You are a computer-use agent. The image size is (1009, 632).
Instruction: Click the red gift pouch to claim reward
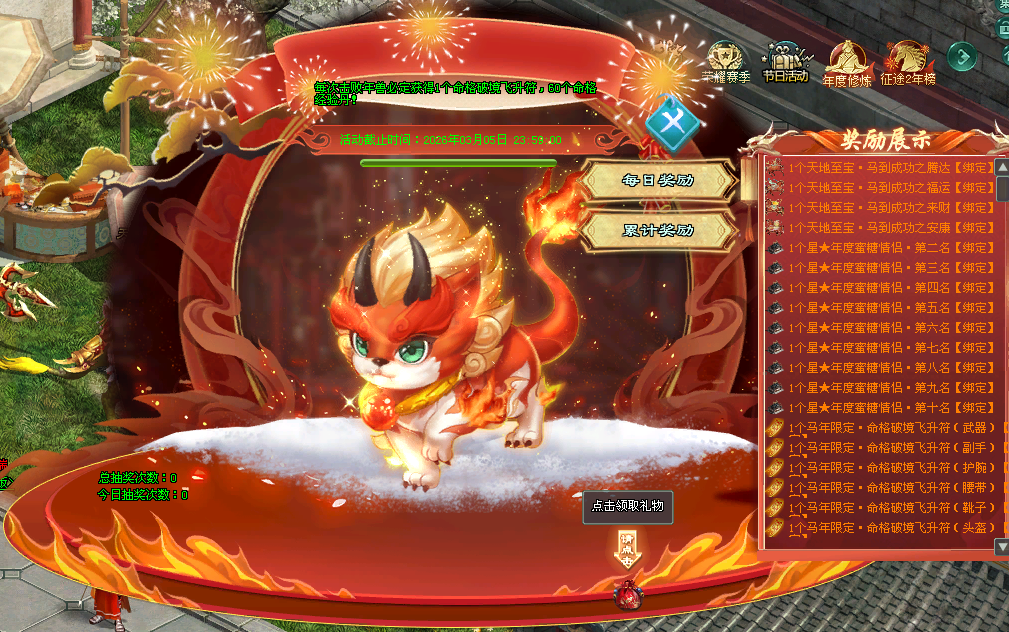click(628, 594)
